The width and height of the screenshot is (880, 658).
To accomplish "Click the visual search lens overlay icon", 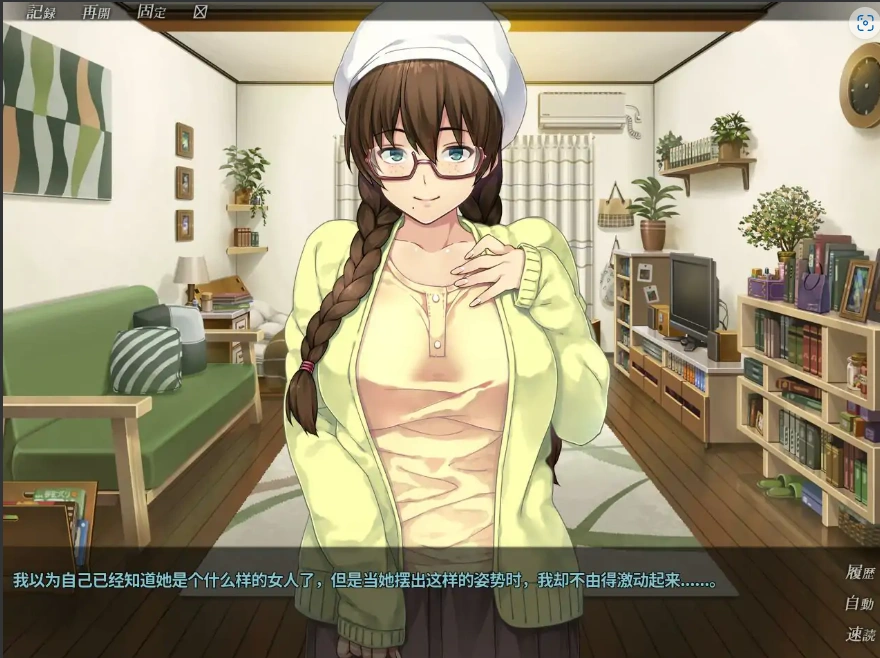I will coord(864,25).
